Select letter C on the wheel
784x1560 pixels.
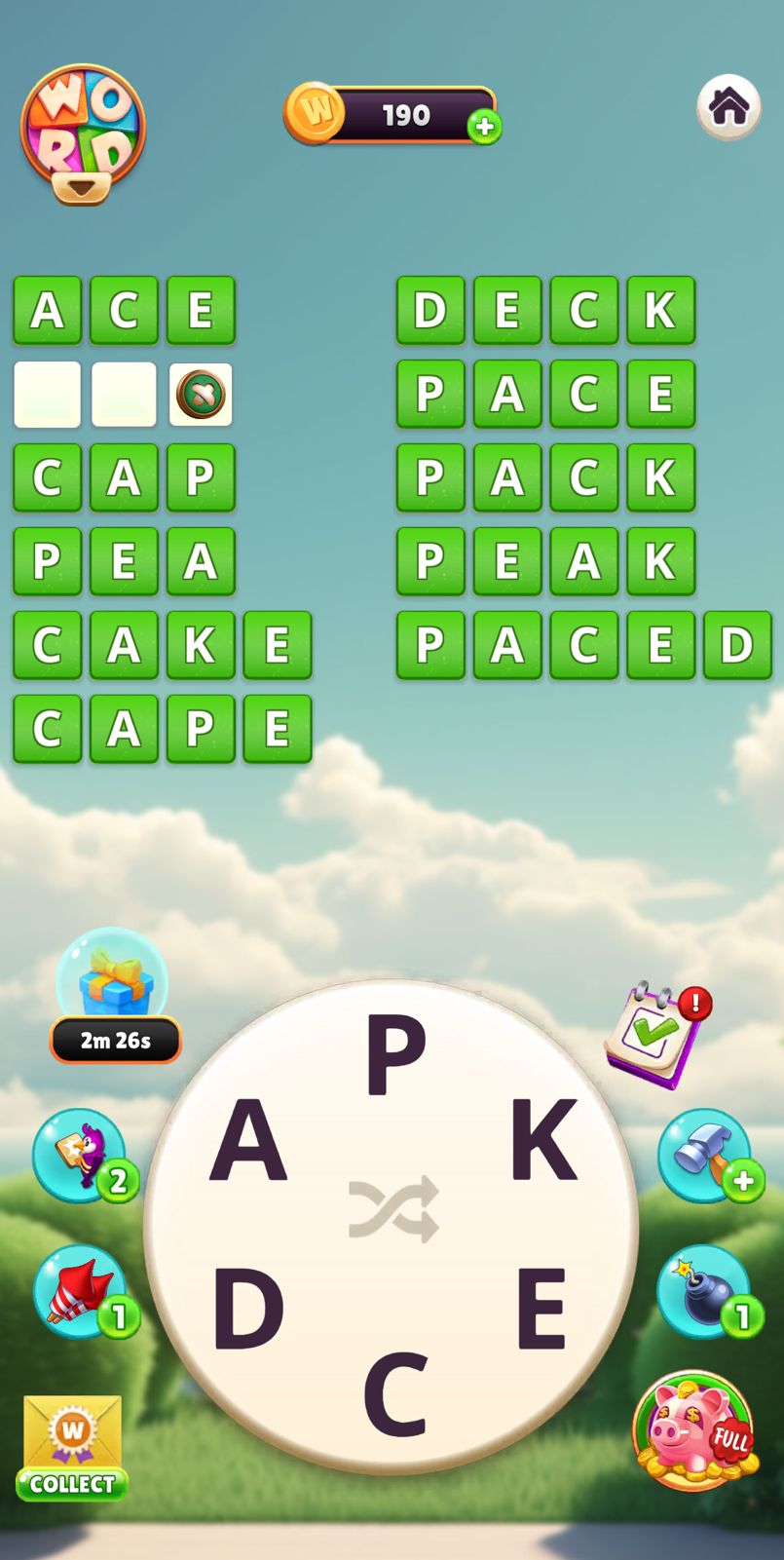395,1393
